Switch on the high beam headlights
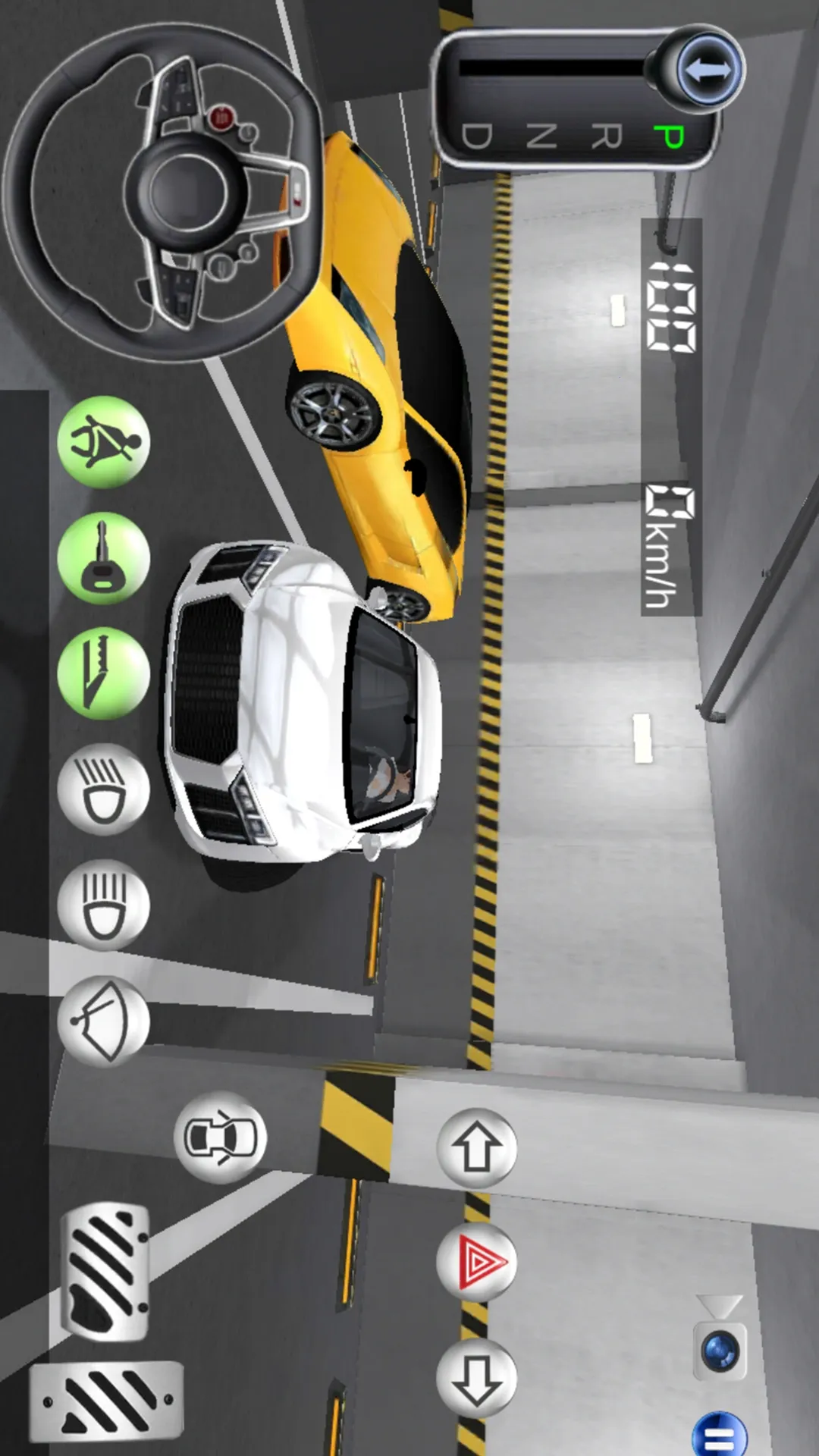Viewport: 819px width, 1456px height. (x=104, y=905)
